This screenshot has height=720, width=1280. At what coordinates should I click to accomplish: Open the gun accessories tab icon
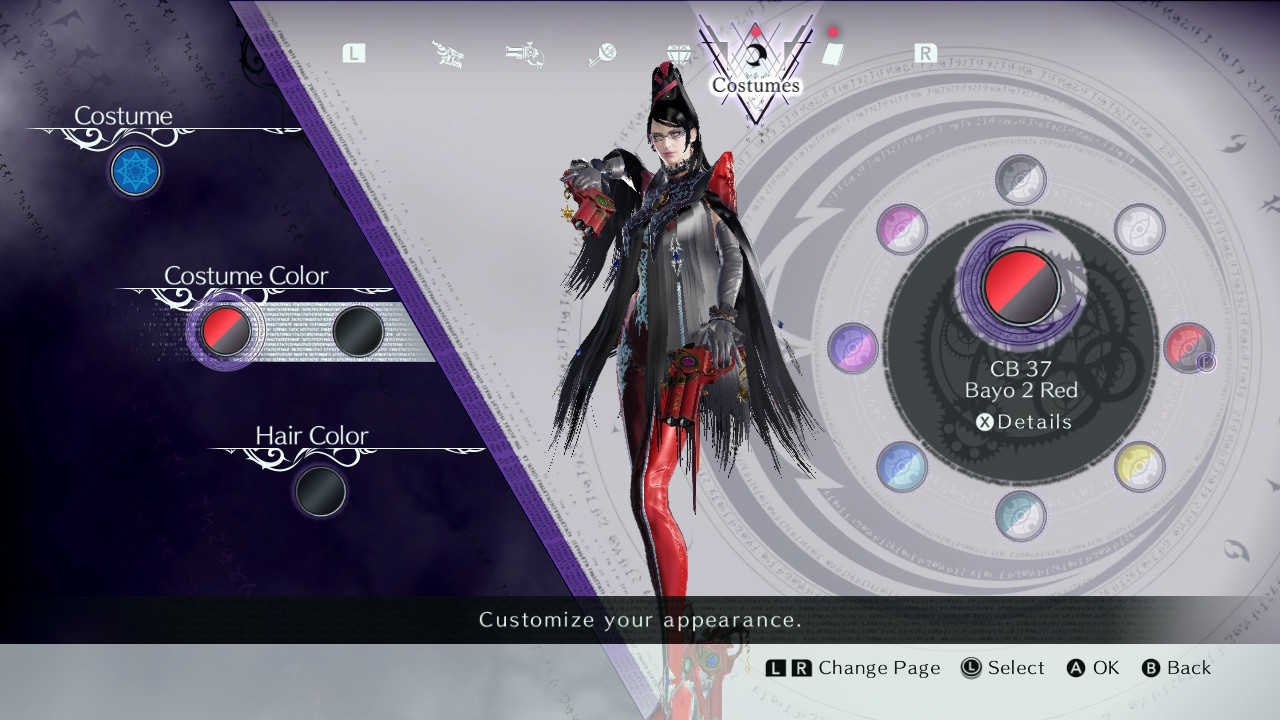(524, 53)
